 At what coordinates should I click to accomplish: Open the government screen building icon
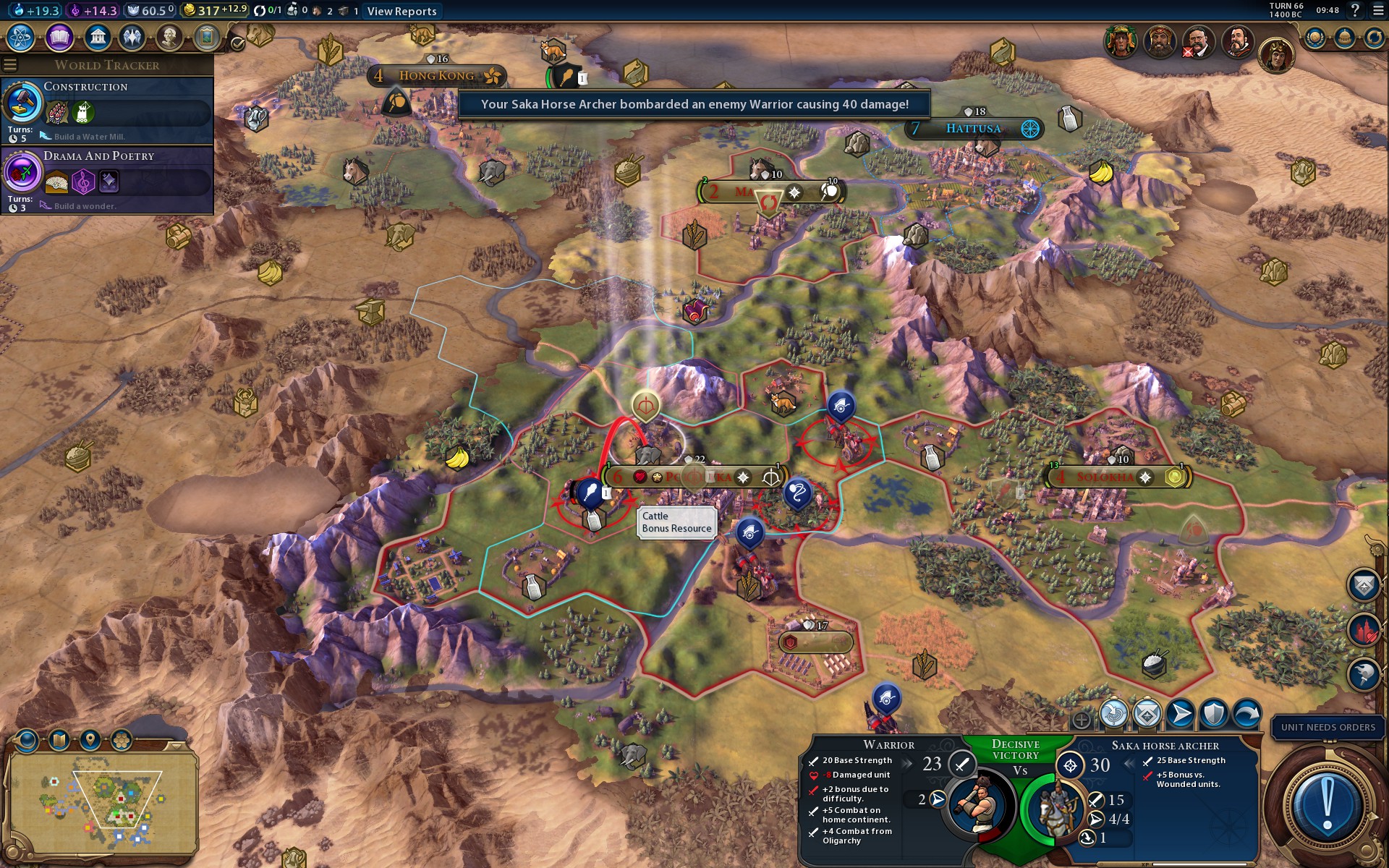97,37
